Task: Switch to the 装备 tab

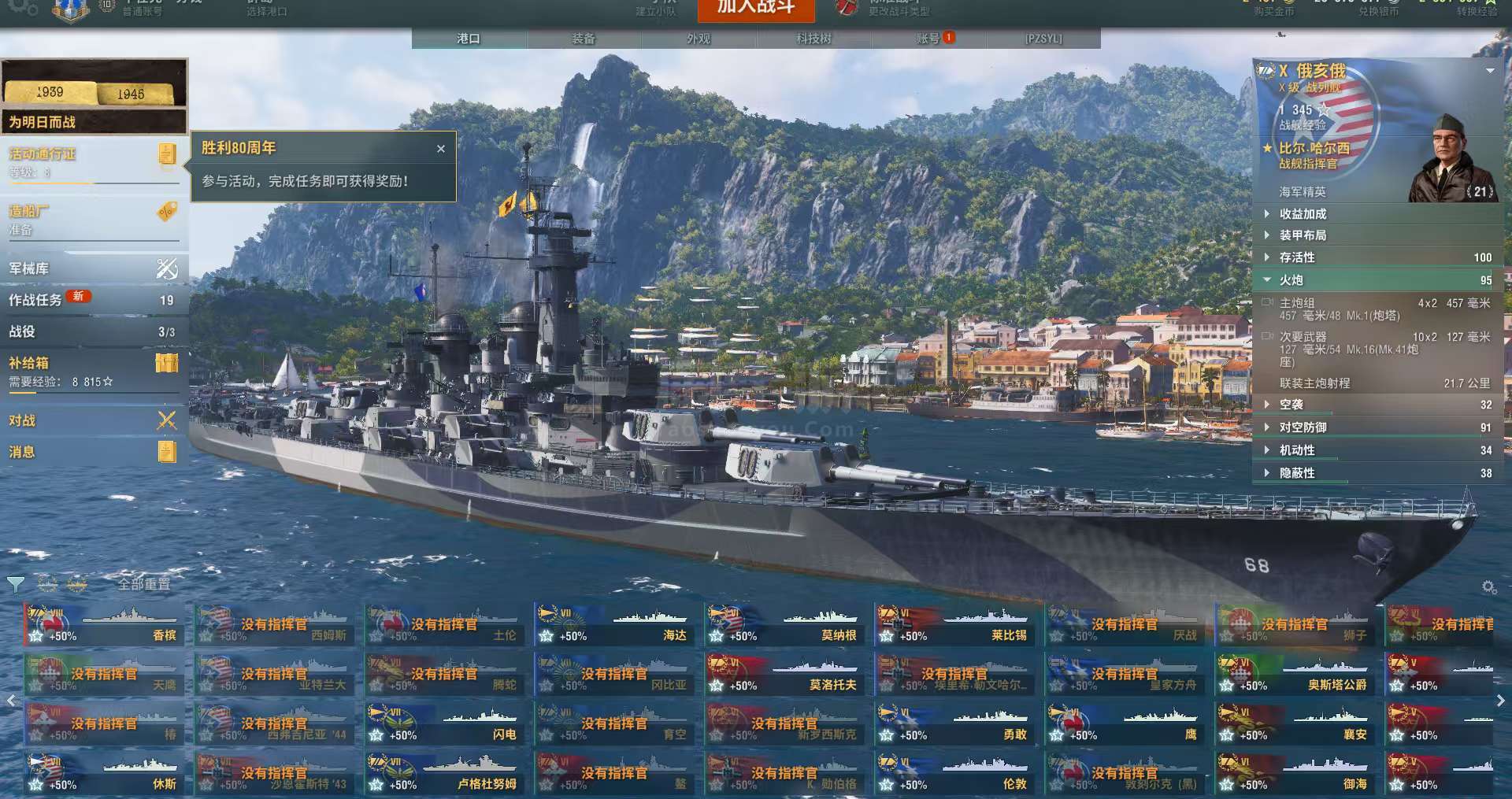Action: pyautogui.click(x=584, y=39)
